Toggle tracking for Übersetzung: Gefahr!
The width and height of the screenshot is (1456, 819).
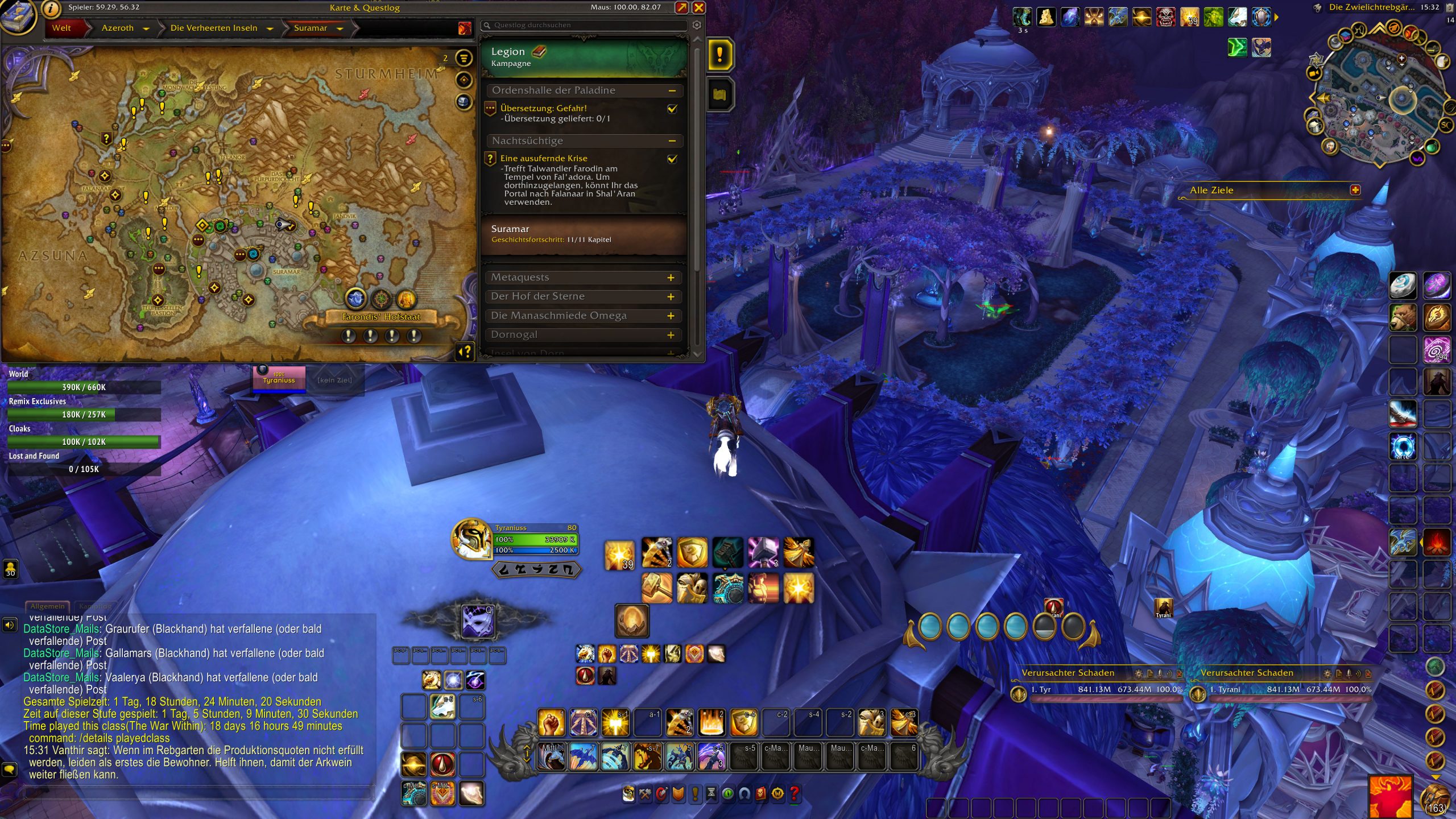point(672,109)
